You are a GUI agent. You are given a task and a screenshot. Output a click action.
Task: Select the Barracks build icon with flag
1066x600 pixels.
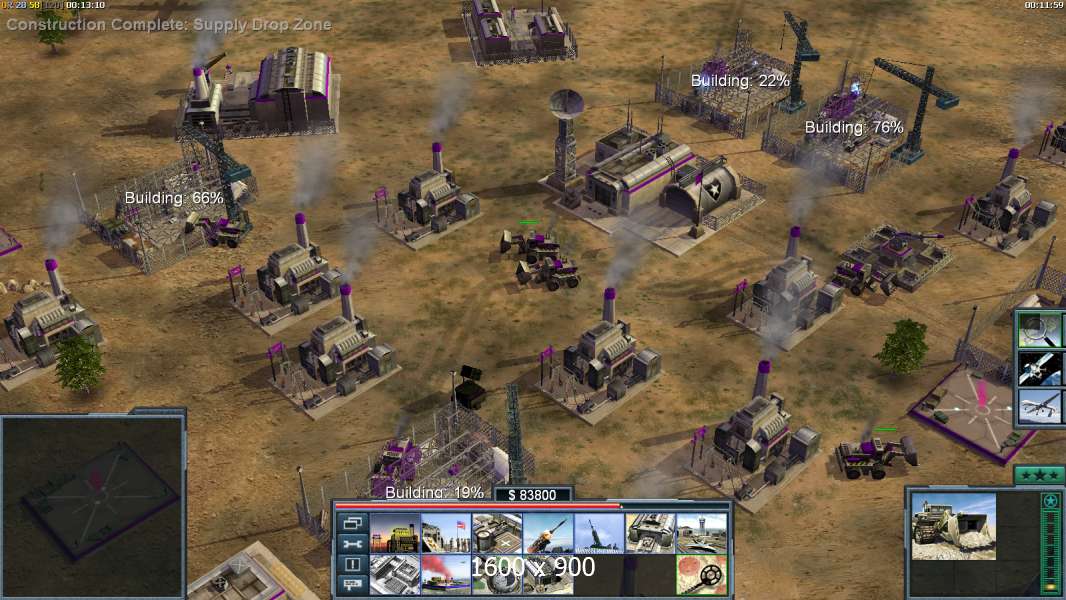446,533
